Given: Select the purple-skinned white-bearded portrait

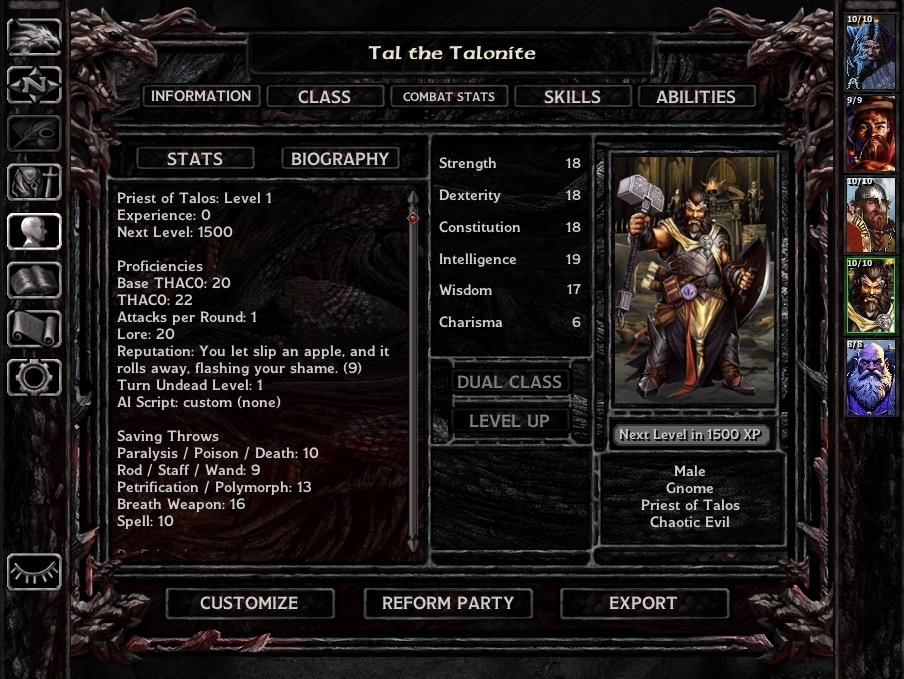Looking at the screenshot, I should click(870, 377).
